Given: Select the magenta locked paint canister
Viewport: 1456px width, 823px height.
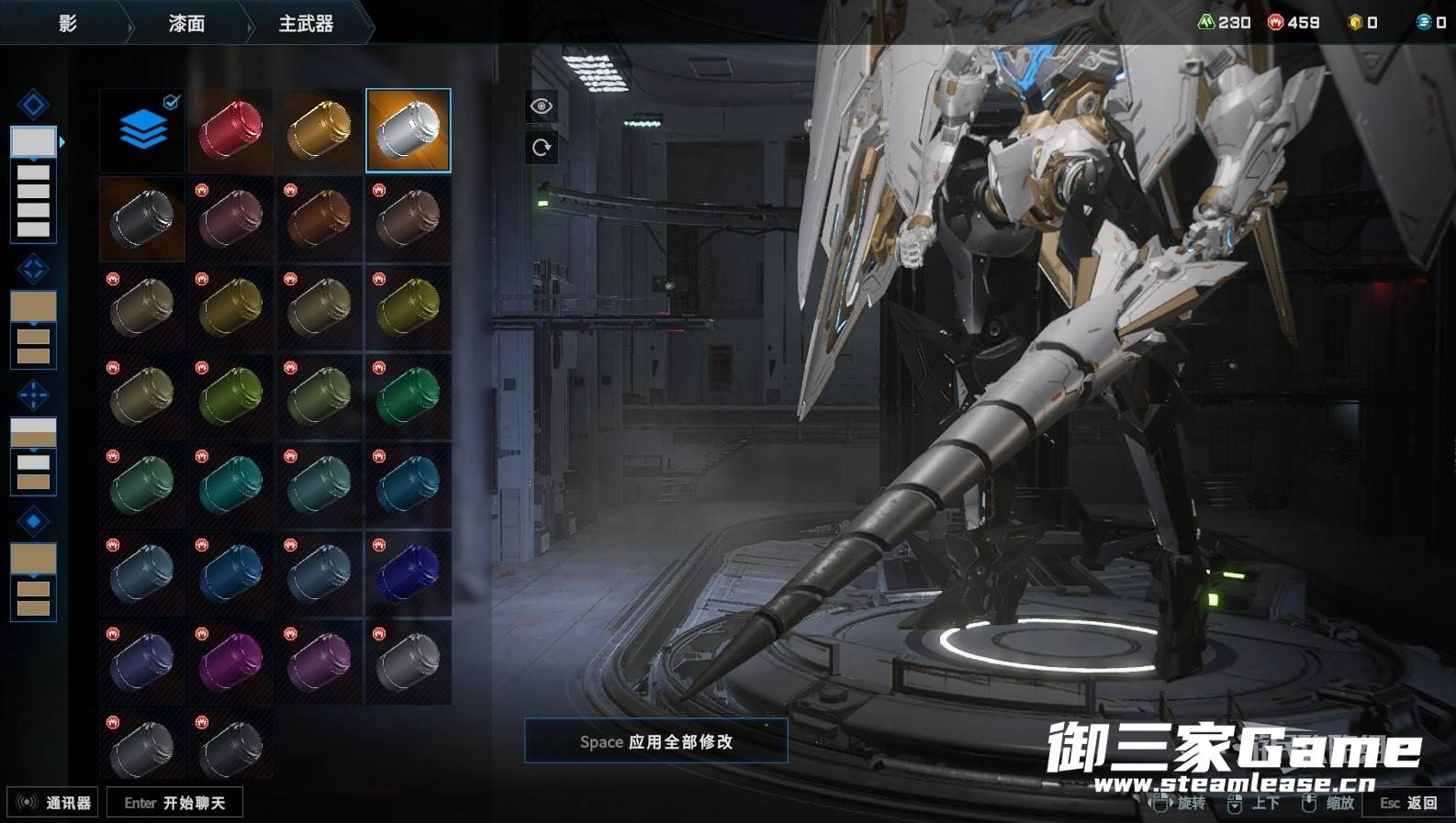Looking at the screenshot, I should 230,662.
